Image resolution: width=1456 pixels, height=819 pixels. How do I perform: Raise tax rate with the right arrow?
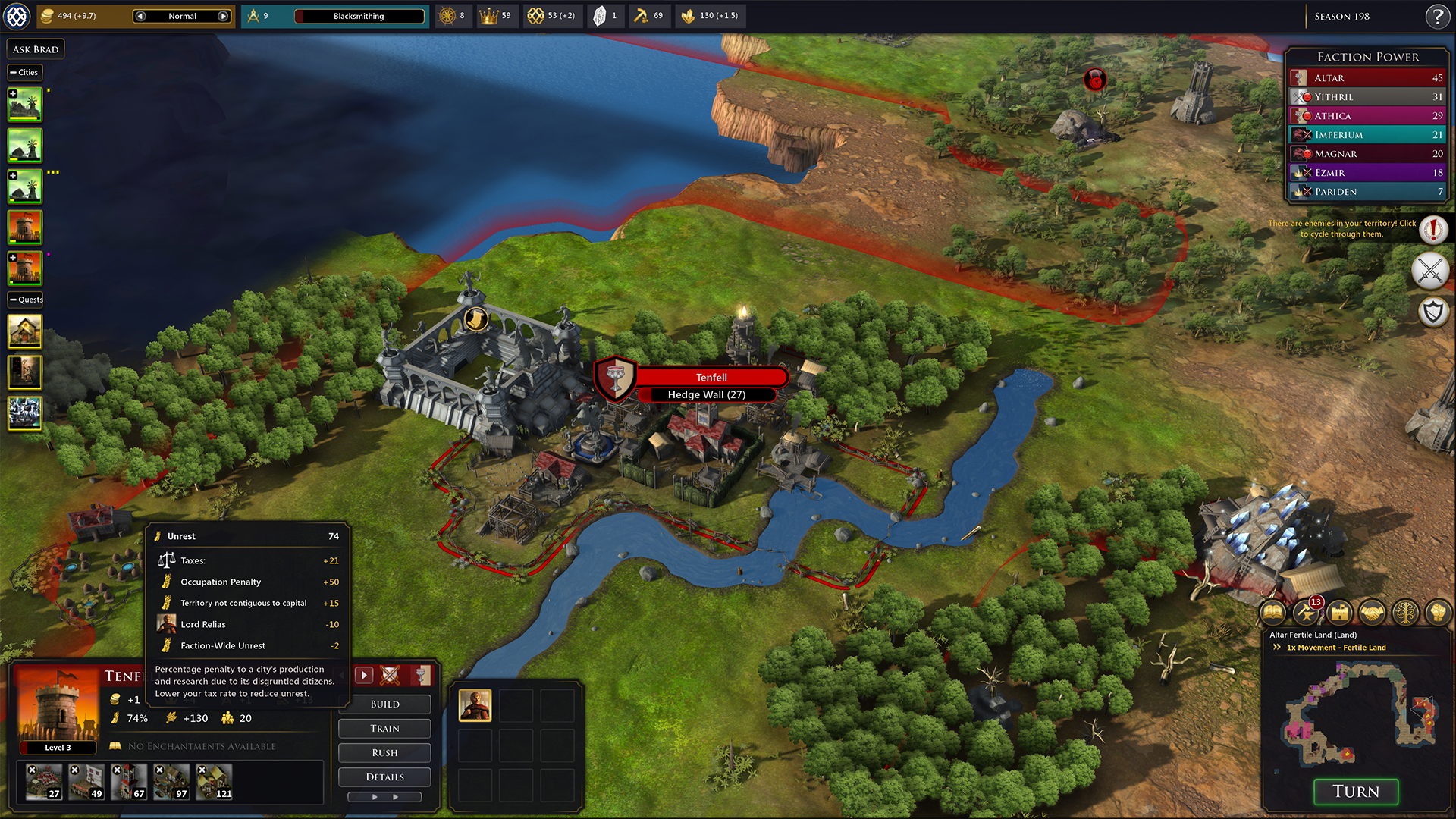223,16
